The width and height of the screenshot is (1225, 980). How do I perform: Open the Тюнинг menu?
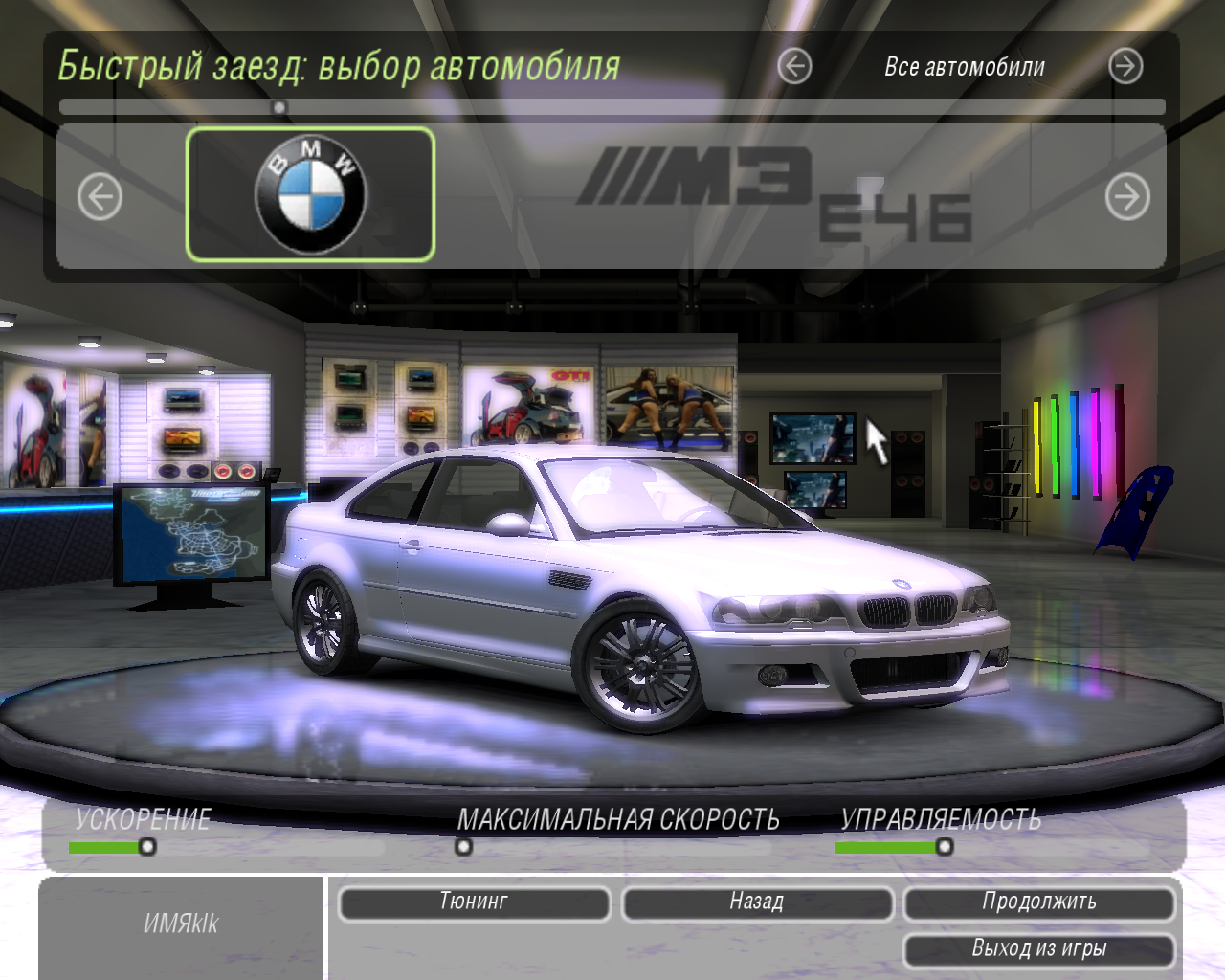point(474,902)
